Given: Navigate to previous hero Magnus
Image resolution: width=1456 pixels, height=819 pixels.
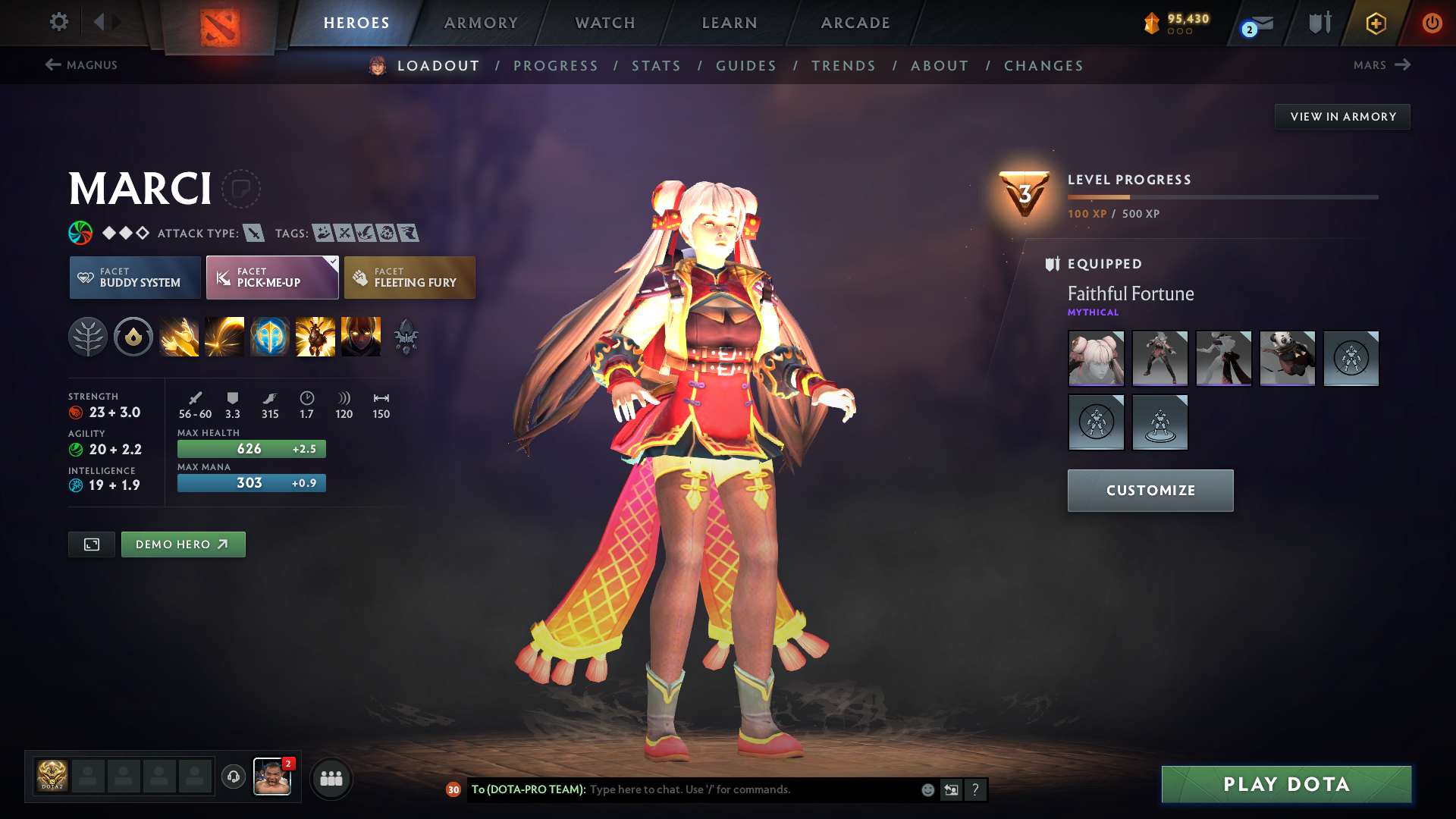Looking at the screenshot, I should click(81, 65).
